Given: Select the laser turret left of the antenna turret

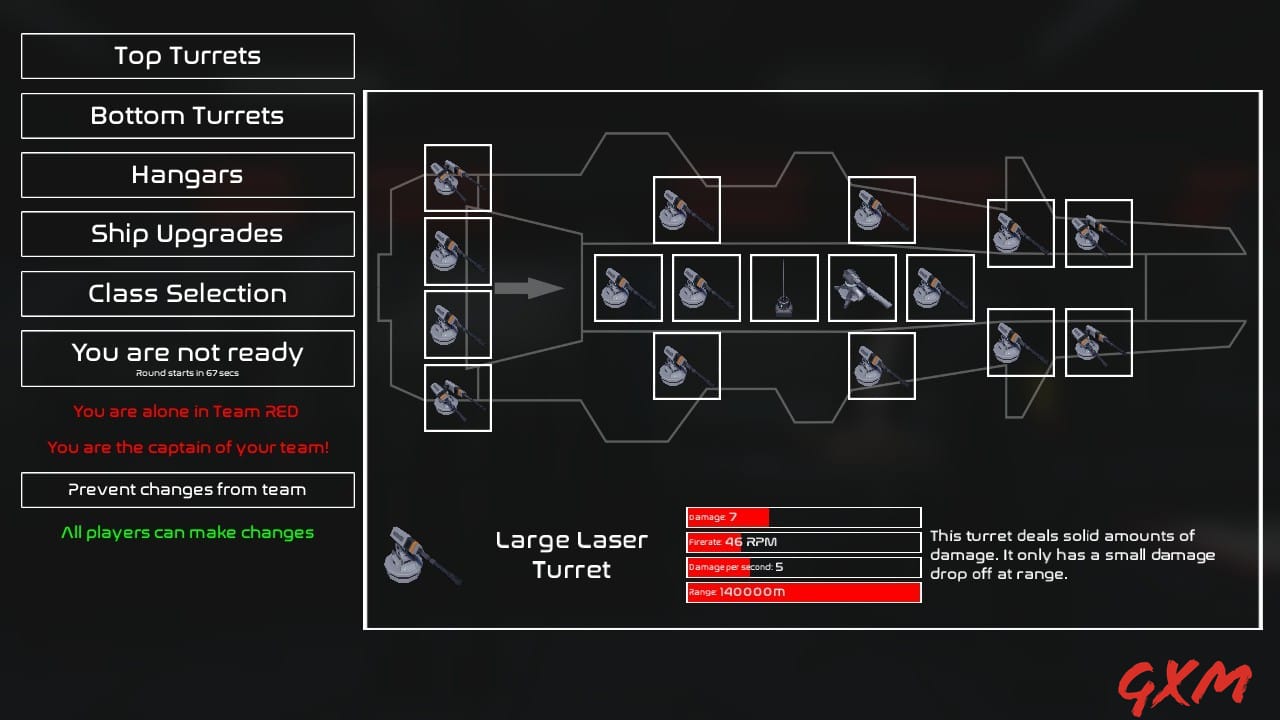Looking at the screenshot, I should coord(705,288).
